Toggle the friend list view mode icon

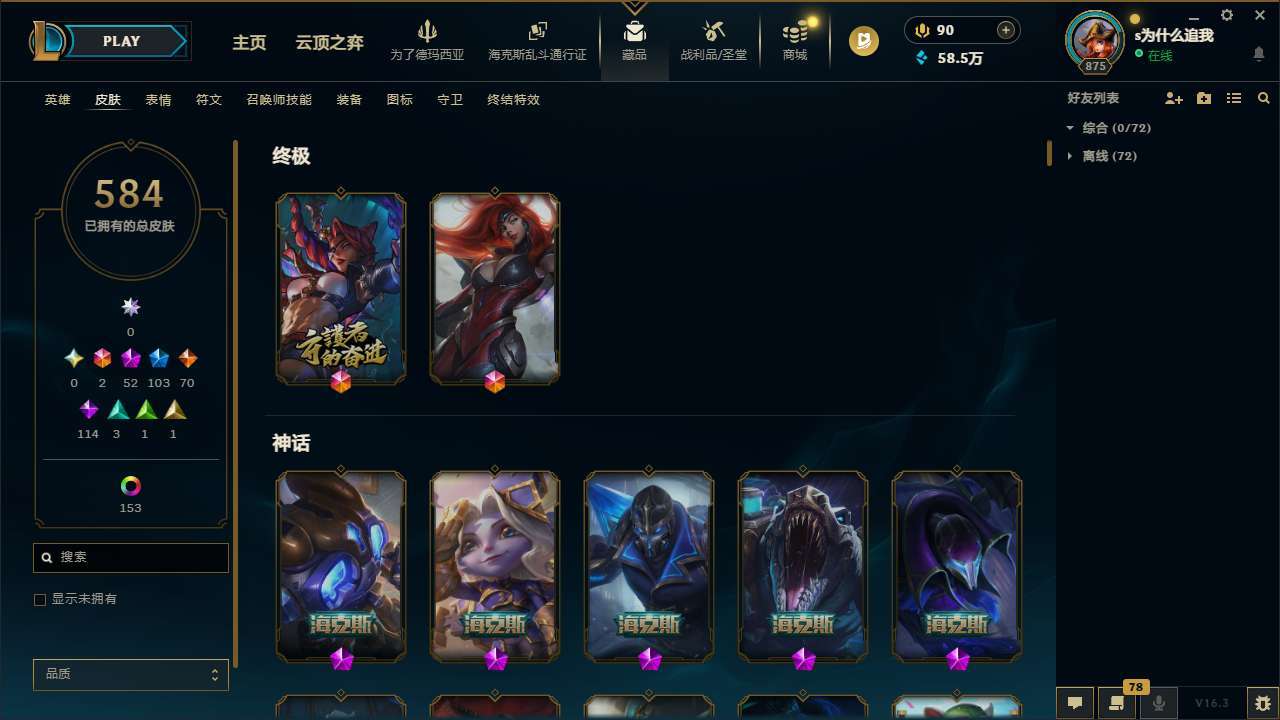click(1234, 98)
